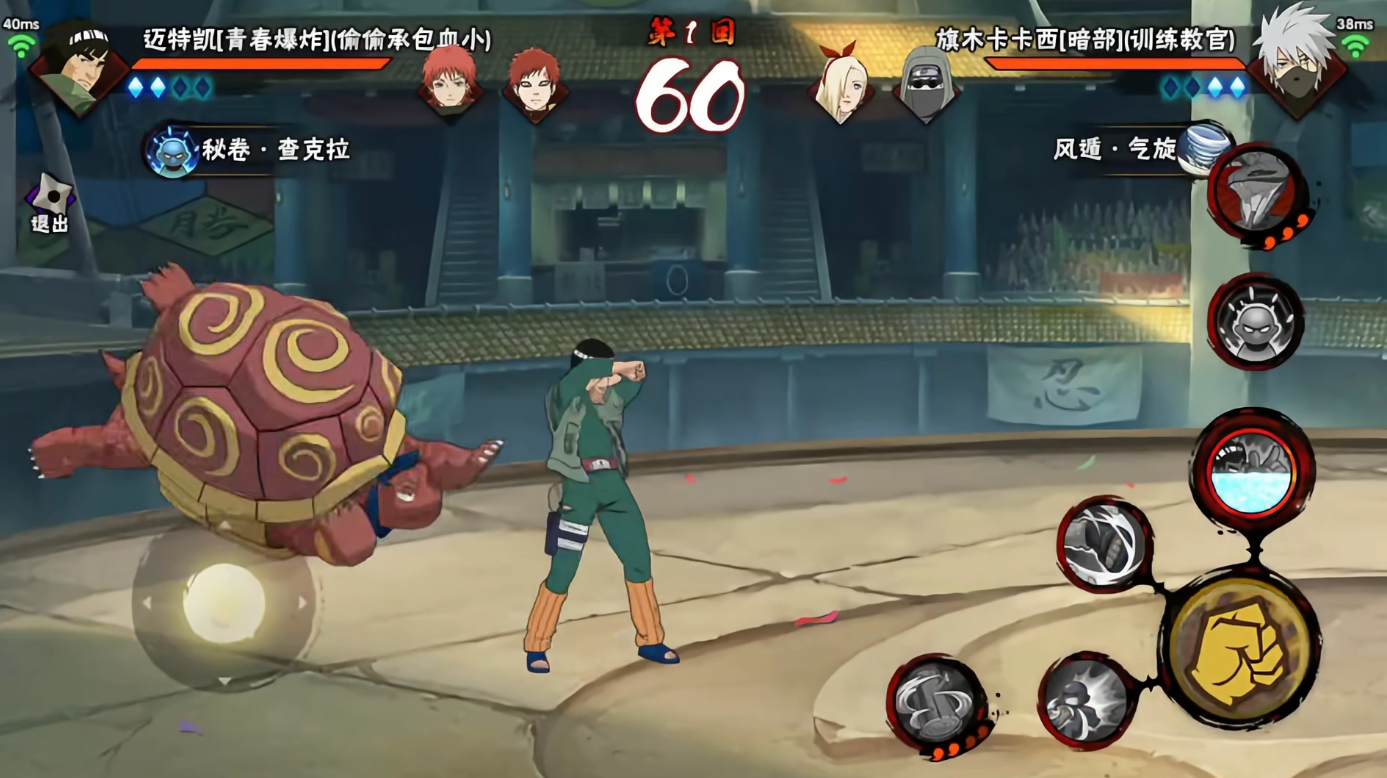
Task: Use the crouching ninja skill left of the fist
Action: click(x=1087, y=699)
